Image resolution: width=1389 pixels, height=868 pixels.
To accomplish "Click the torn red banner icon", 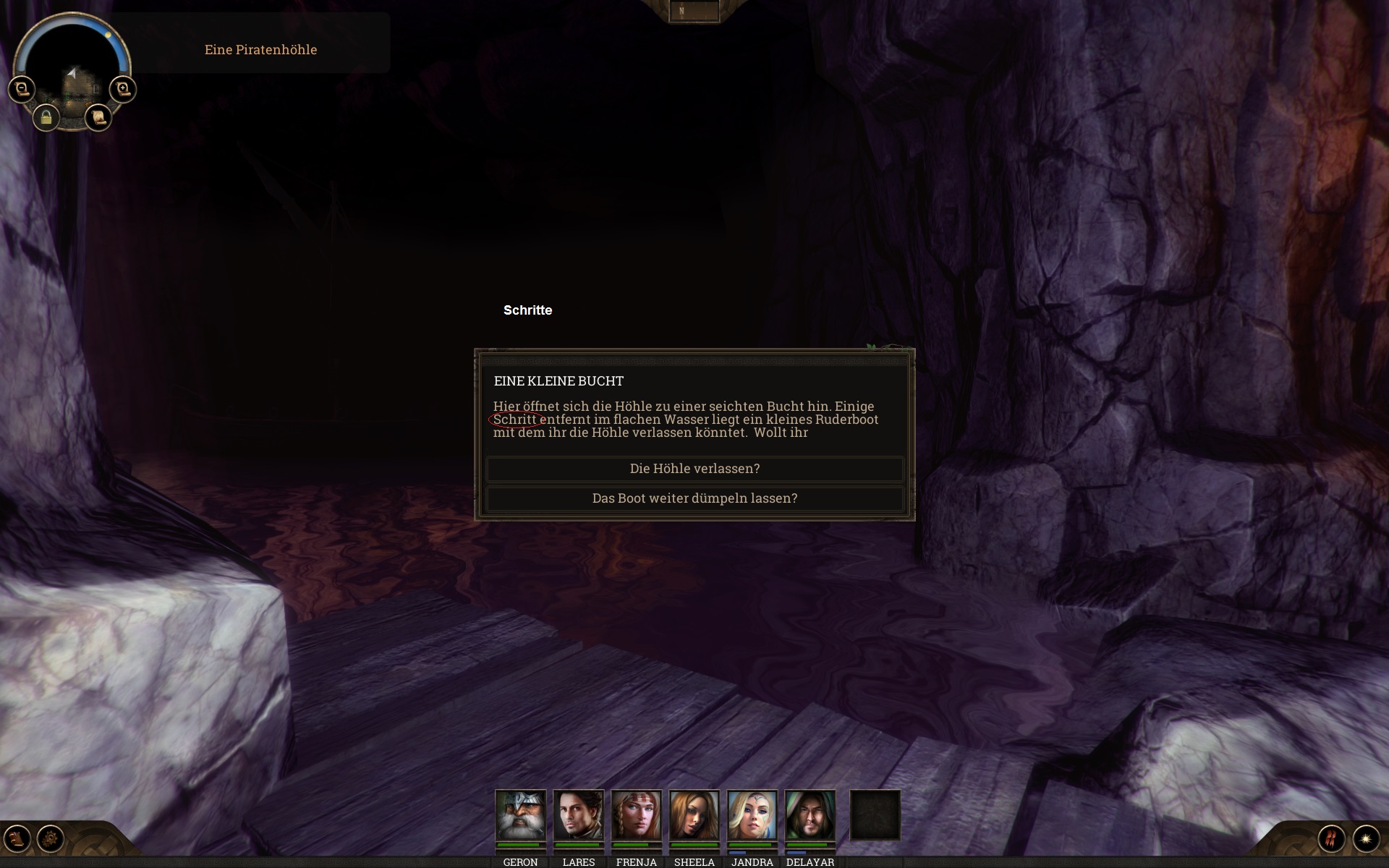I will click(x=1331, y=838).
